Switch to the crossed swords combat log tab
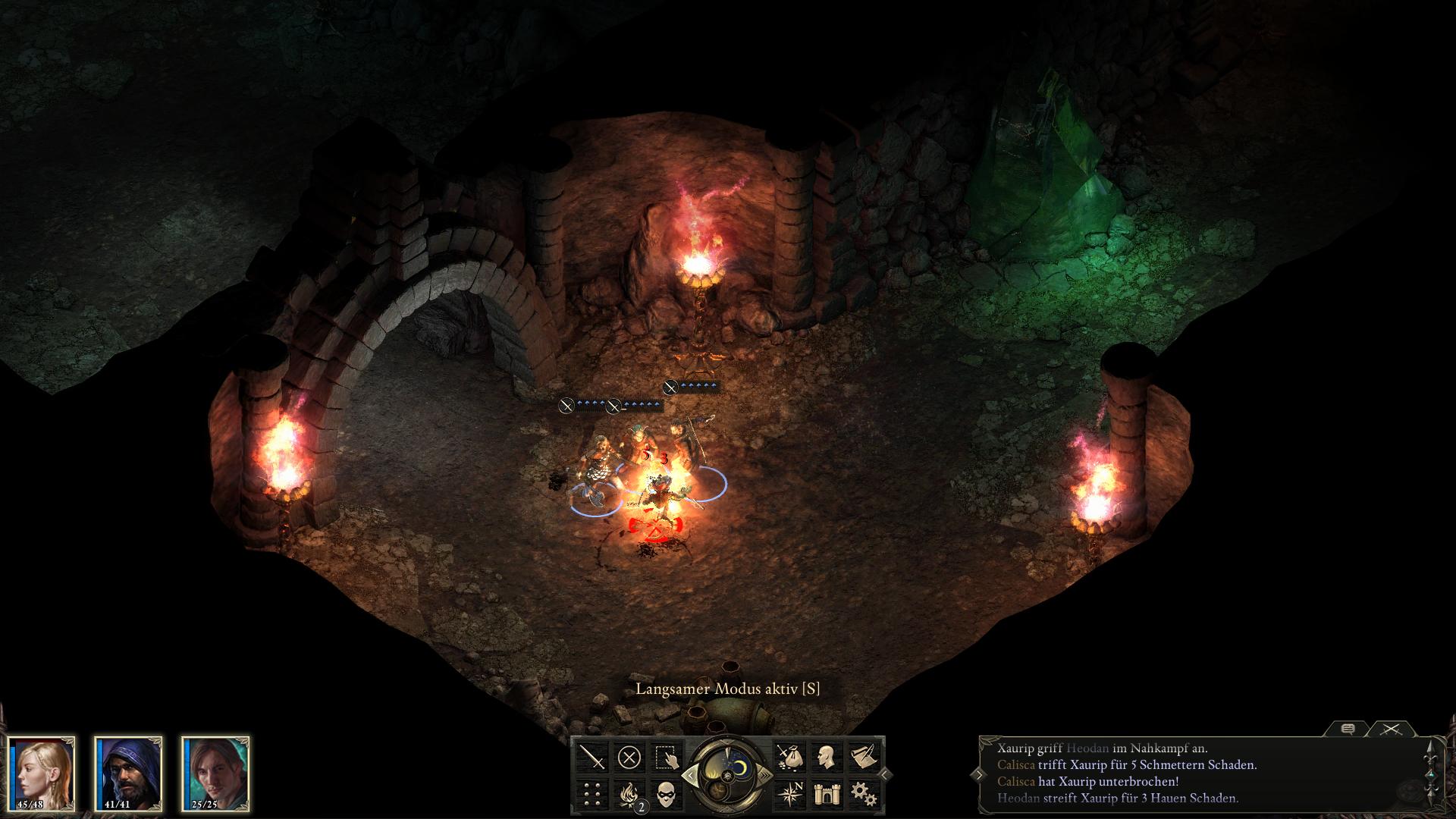 click(x=1390, y=729)
